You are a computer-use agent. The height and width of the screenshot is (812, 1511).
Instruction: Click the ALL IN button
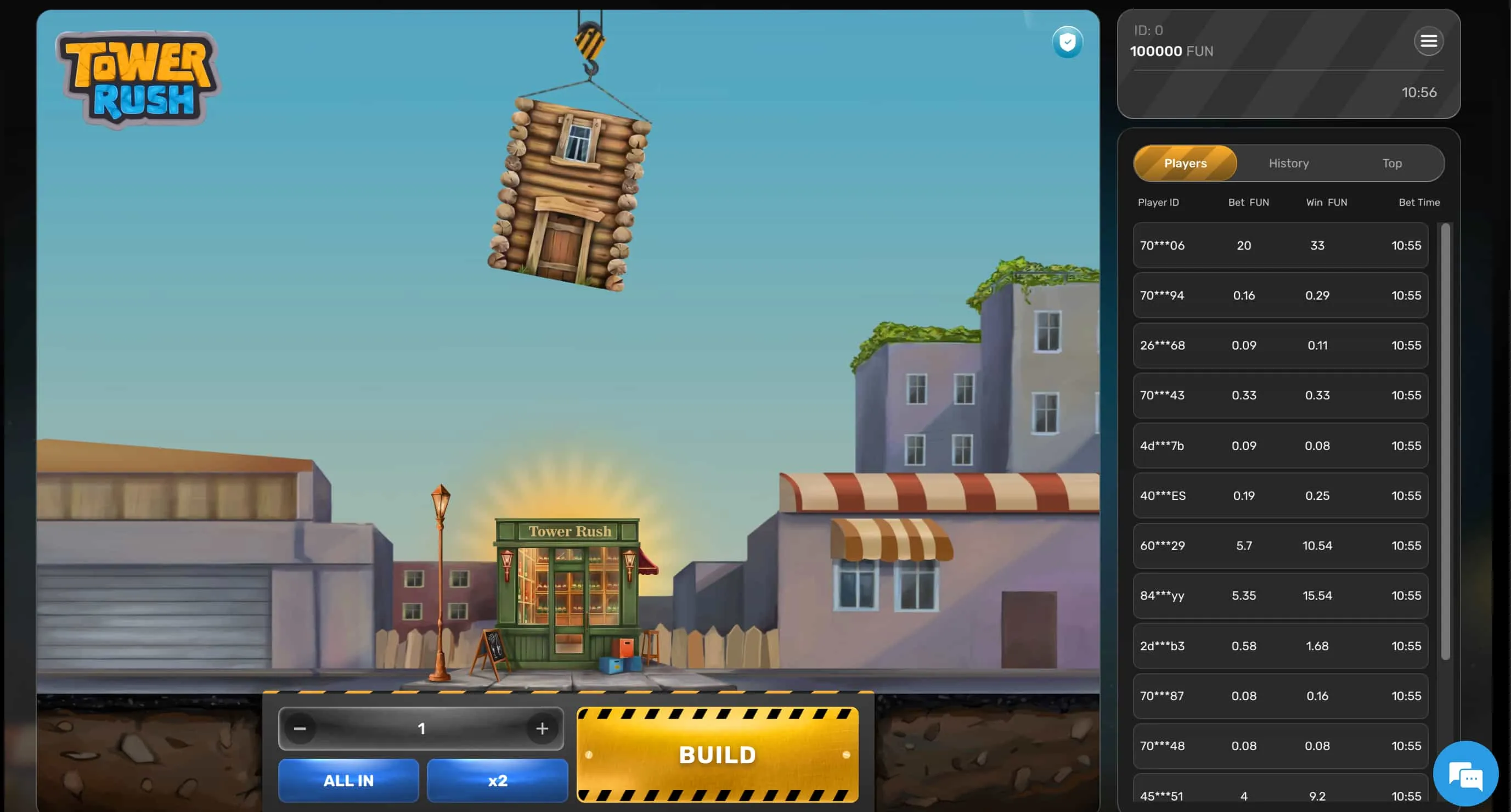click(348, 780)
